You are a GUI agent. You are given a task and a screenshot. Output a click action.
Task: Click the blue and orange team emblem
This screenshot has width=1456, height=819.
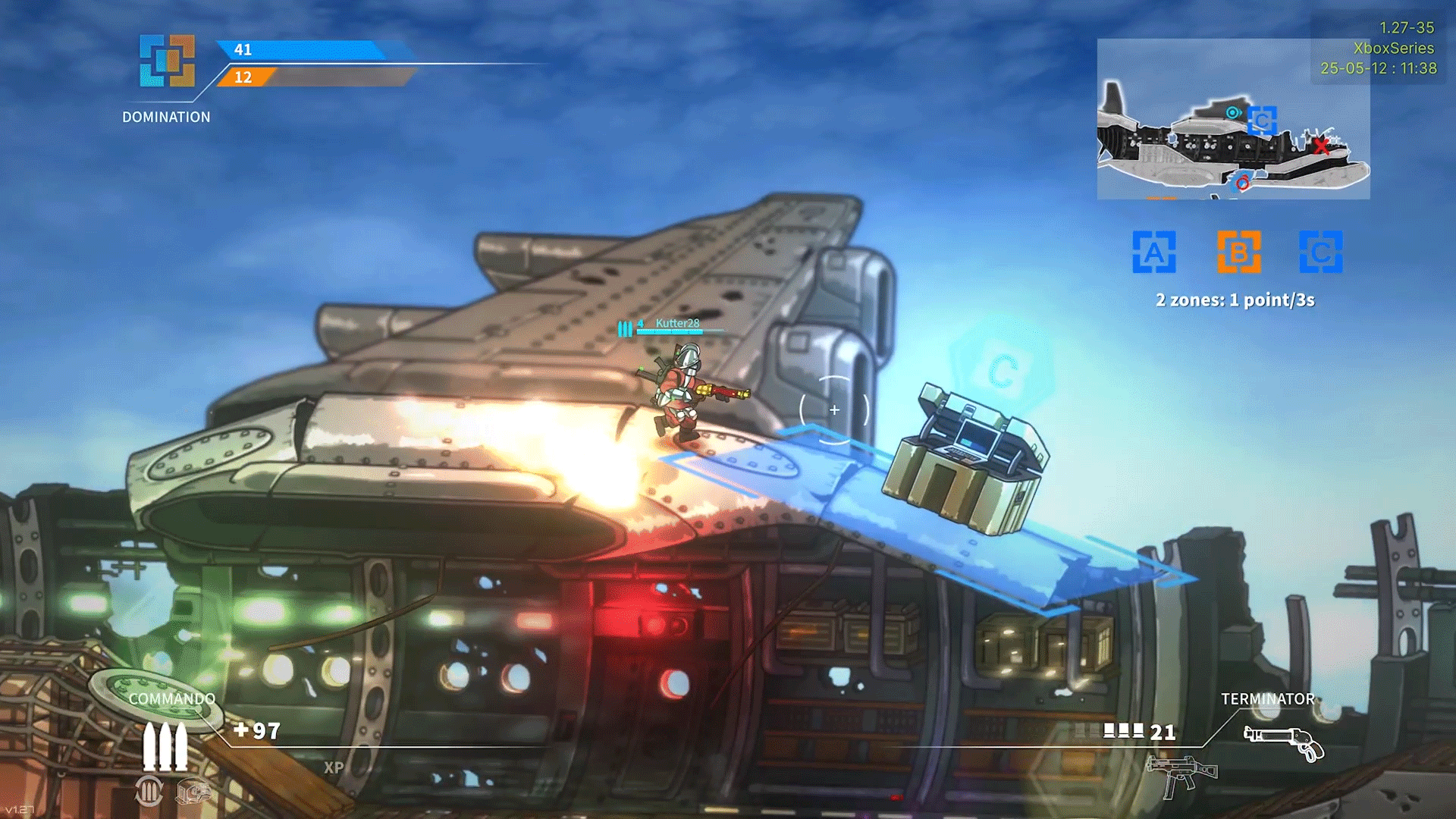167,61
